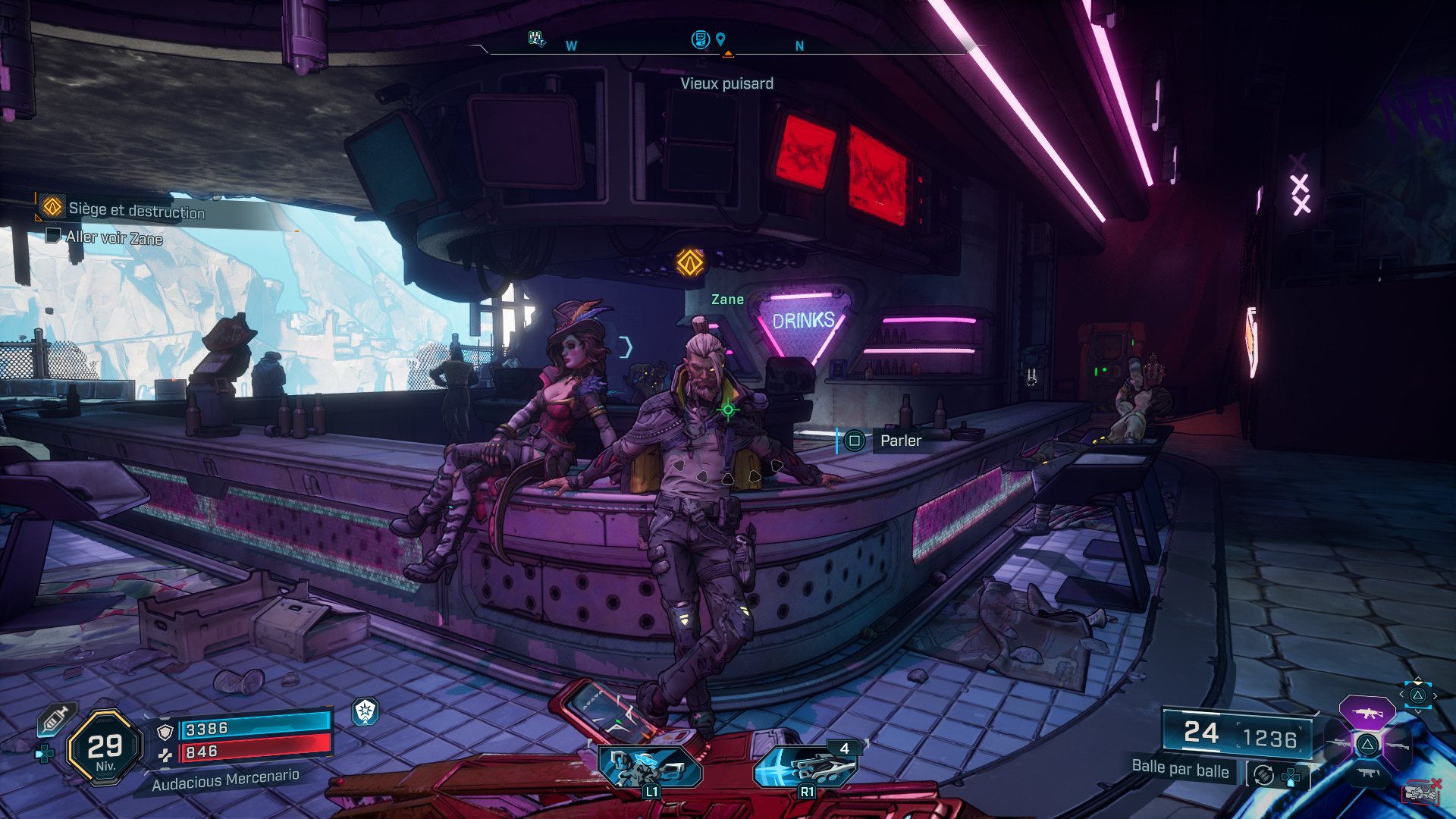Click the orange triangle marker under the compass
The image size is (1456, 819).
click(x=729, y=54)
